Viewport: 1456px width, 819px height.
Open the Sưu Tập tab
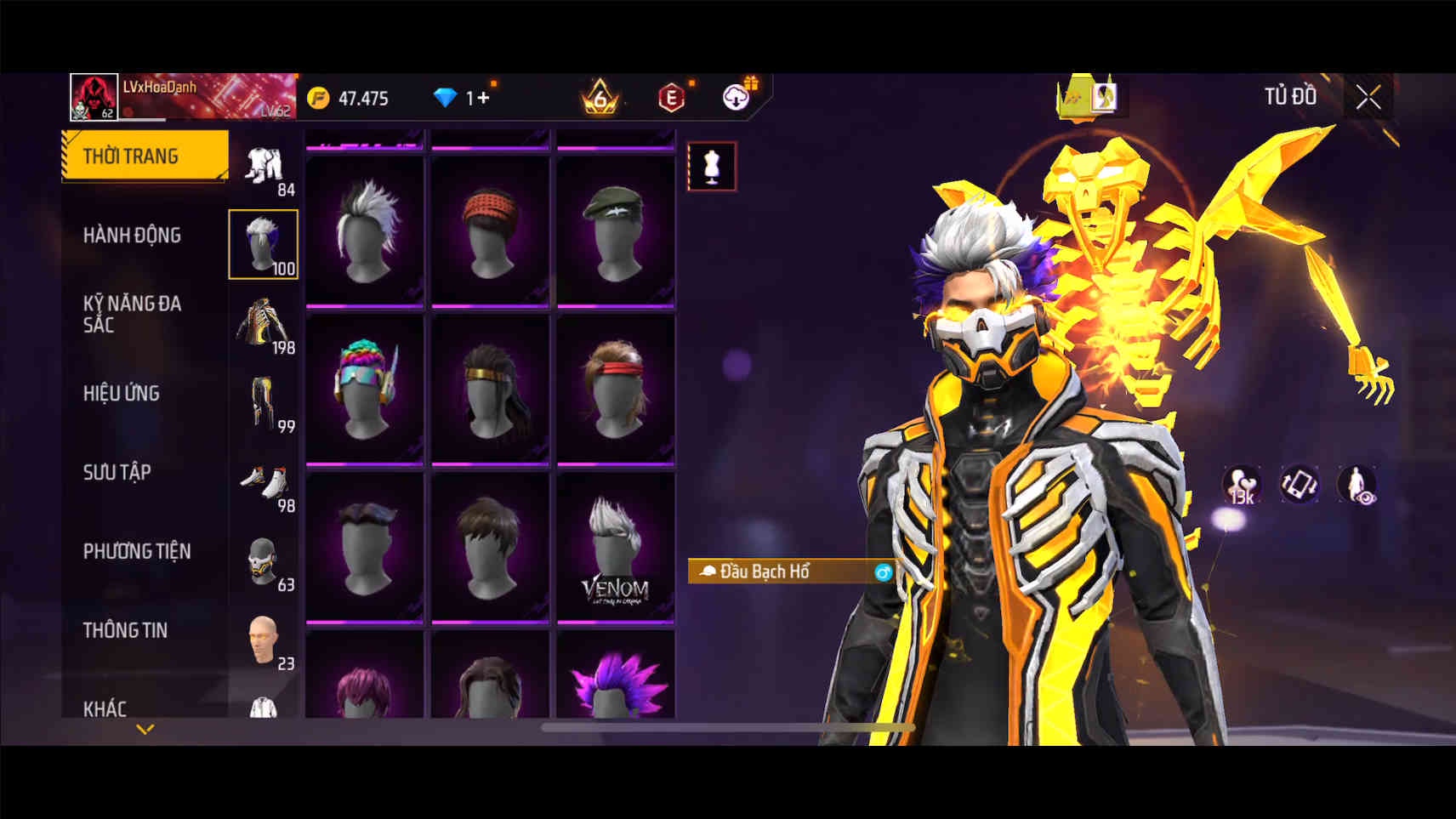[x=117, y=472]
